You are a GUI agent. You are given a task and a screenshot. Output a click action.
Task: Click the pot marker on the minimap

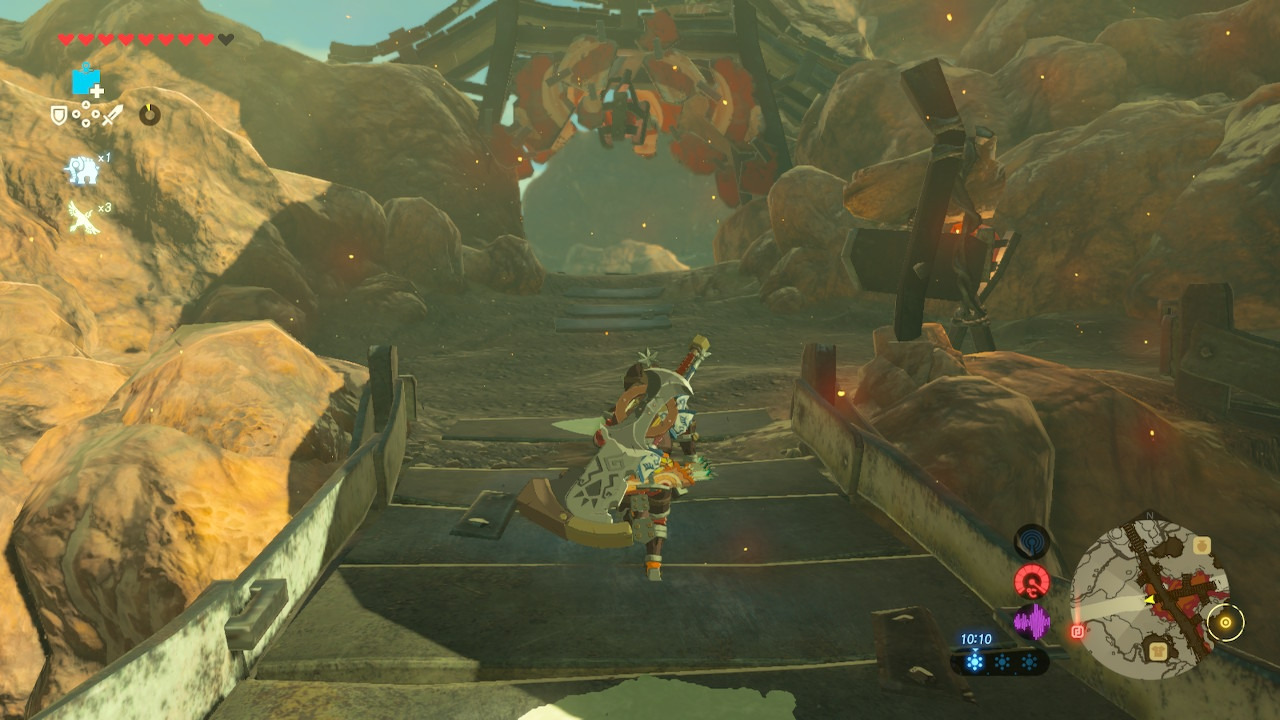1202,545
